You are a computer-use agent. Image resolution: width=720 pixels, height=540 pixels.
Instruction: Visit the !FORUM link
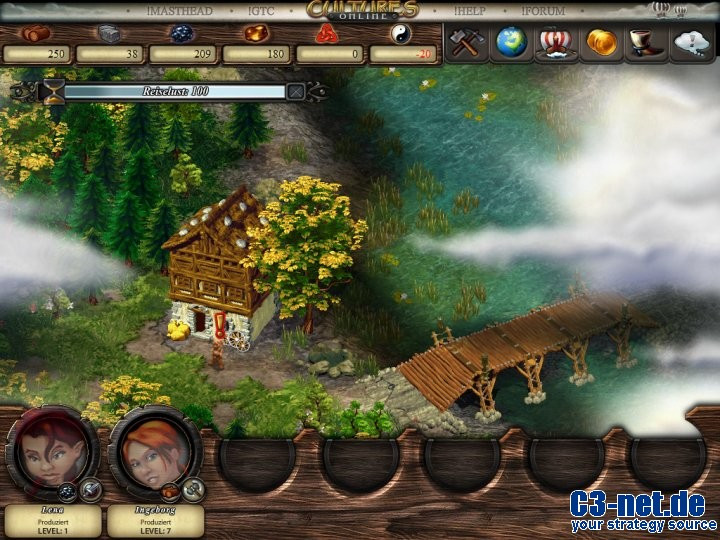[544, 11]
